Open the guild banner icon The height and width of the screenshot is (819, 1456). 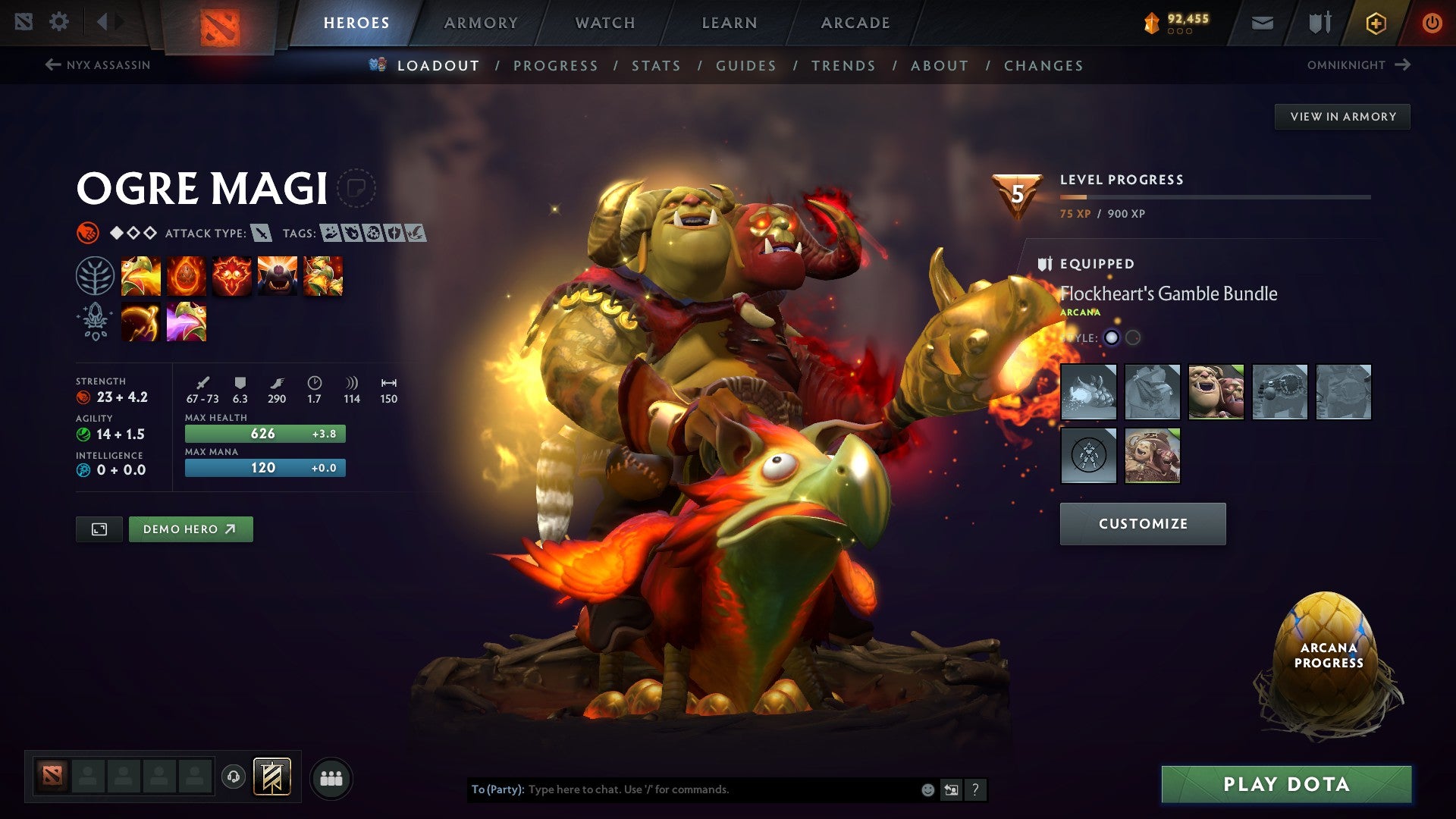[1319, 22]
